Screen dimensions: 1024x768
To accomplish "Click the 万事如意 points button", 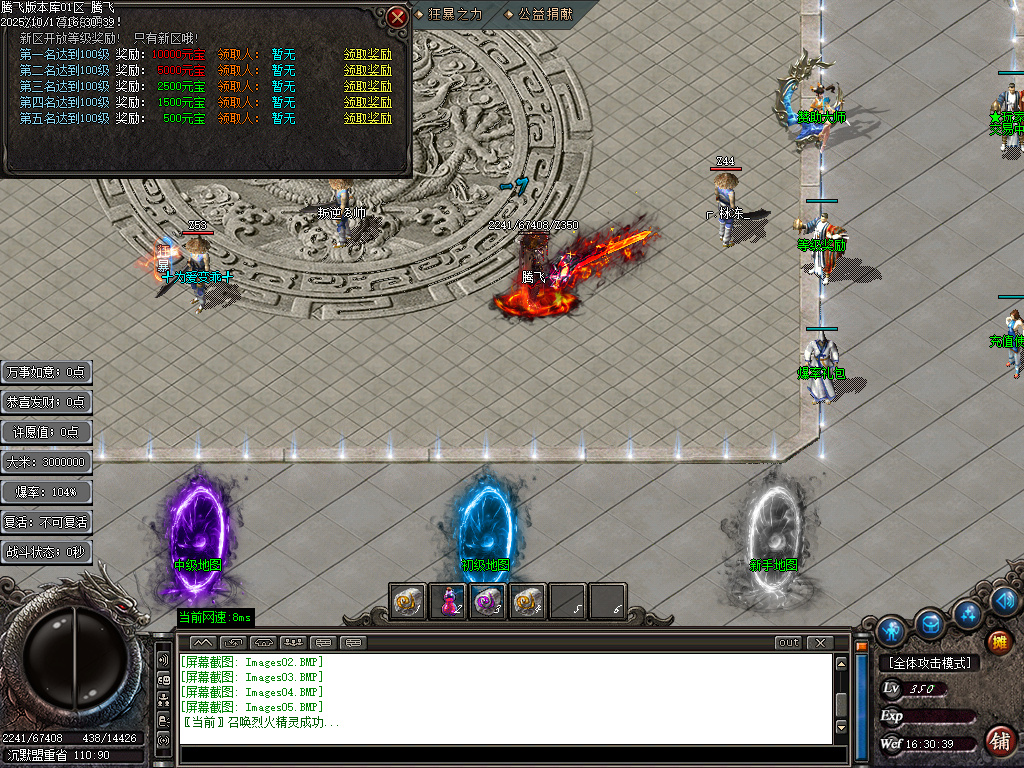I will [x=47, y=372].
